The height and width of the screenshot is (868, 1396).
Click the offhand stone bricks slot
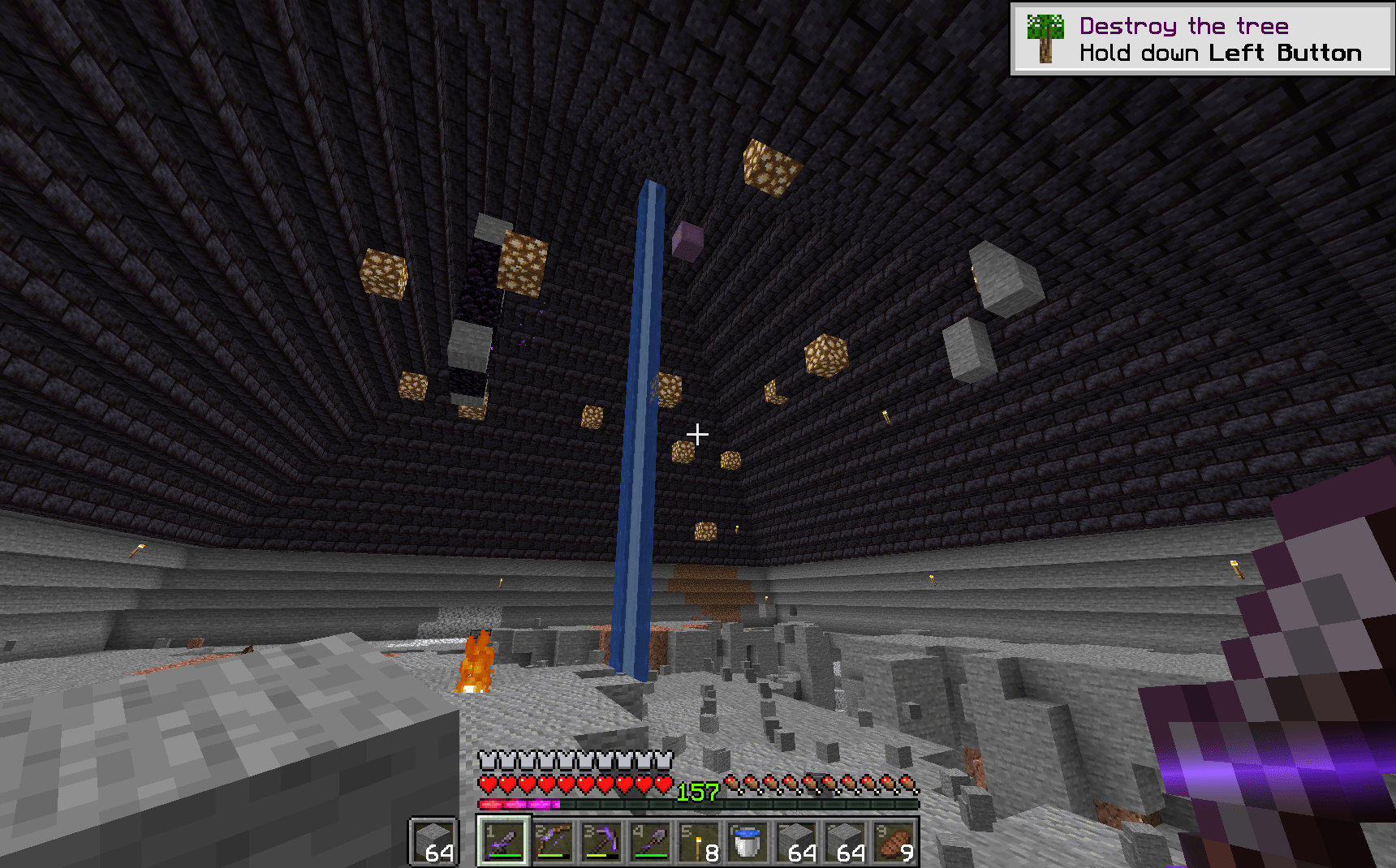pyautogui.click(x=434, y=842)
